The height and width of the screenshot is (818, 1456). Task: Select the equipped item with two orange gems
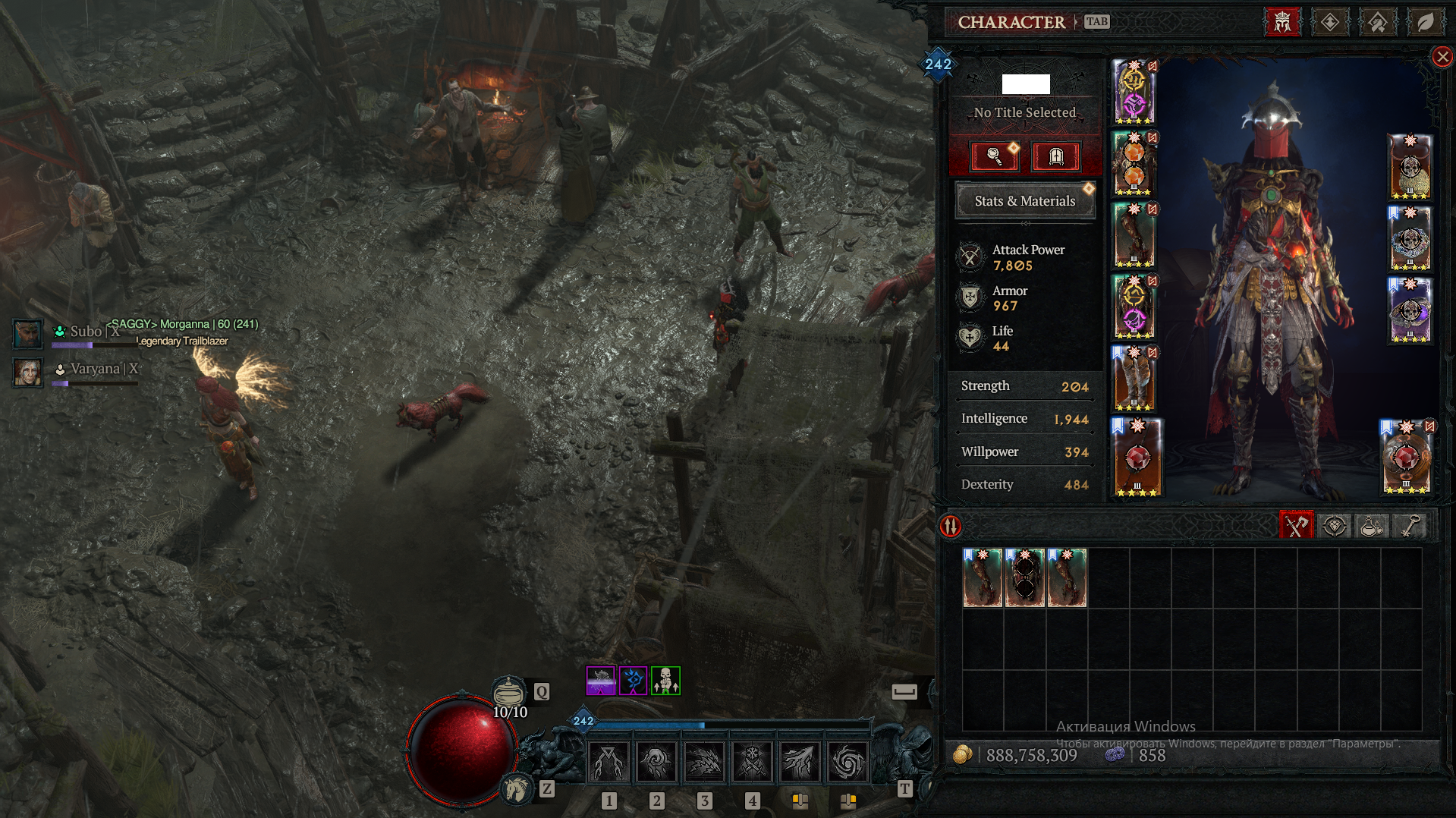point(1134,164)
